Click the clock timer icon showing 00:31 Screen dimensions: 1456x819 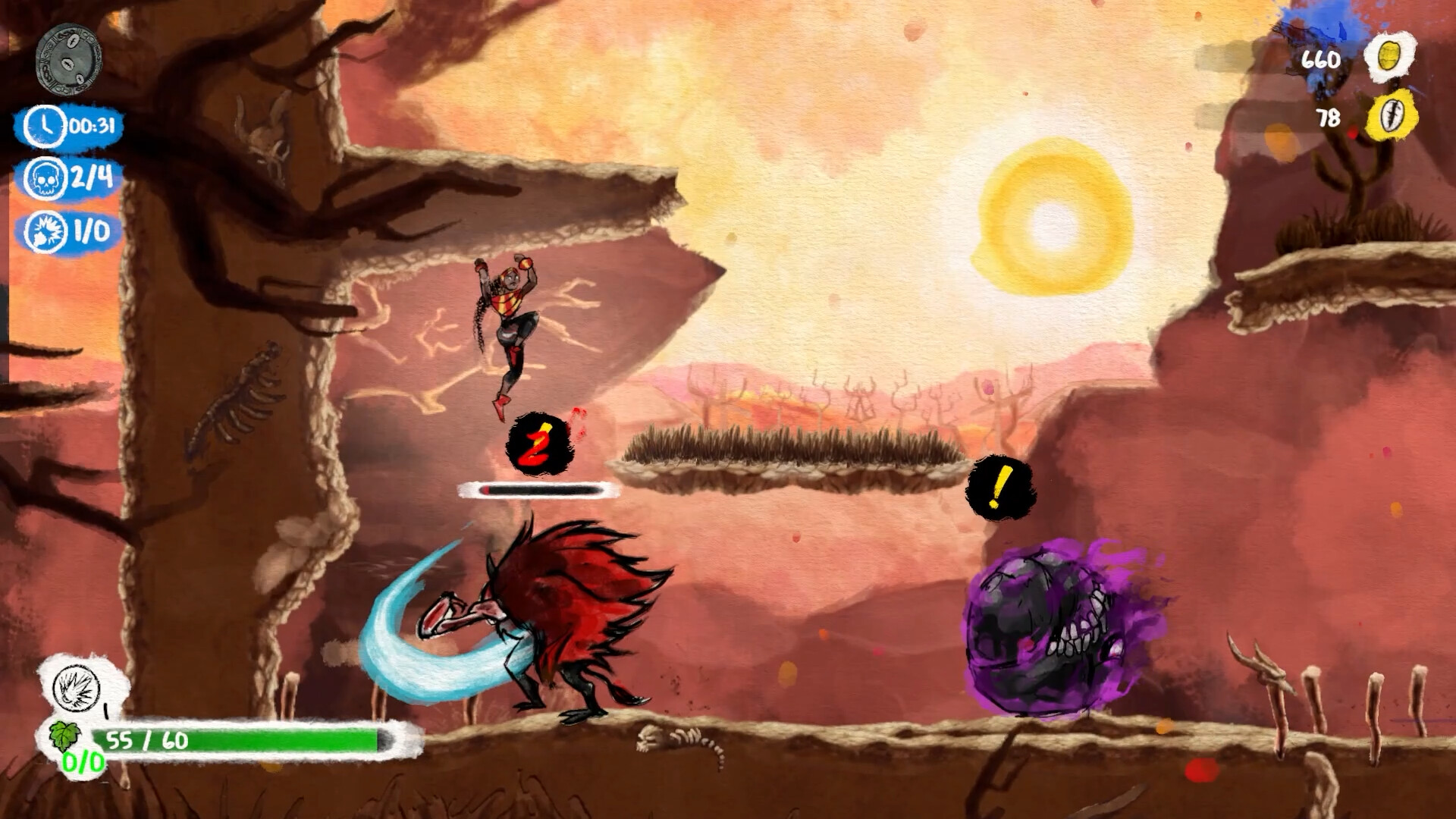45,127
